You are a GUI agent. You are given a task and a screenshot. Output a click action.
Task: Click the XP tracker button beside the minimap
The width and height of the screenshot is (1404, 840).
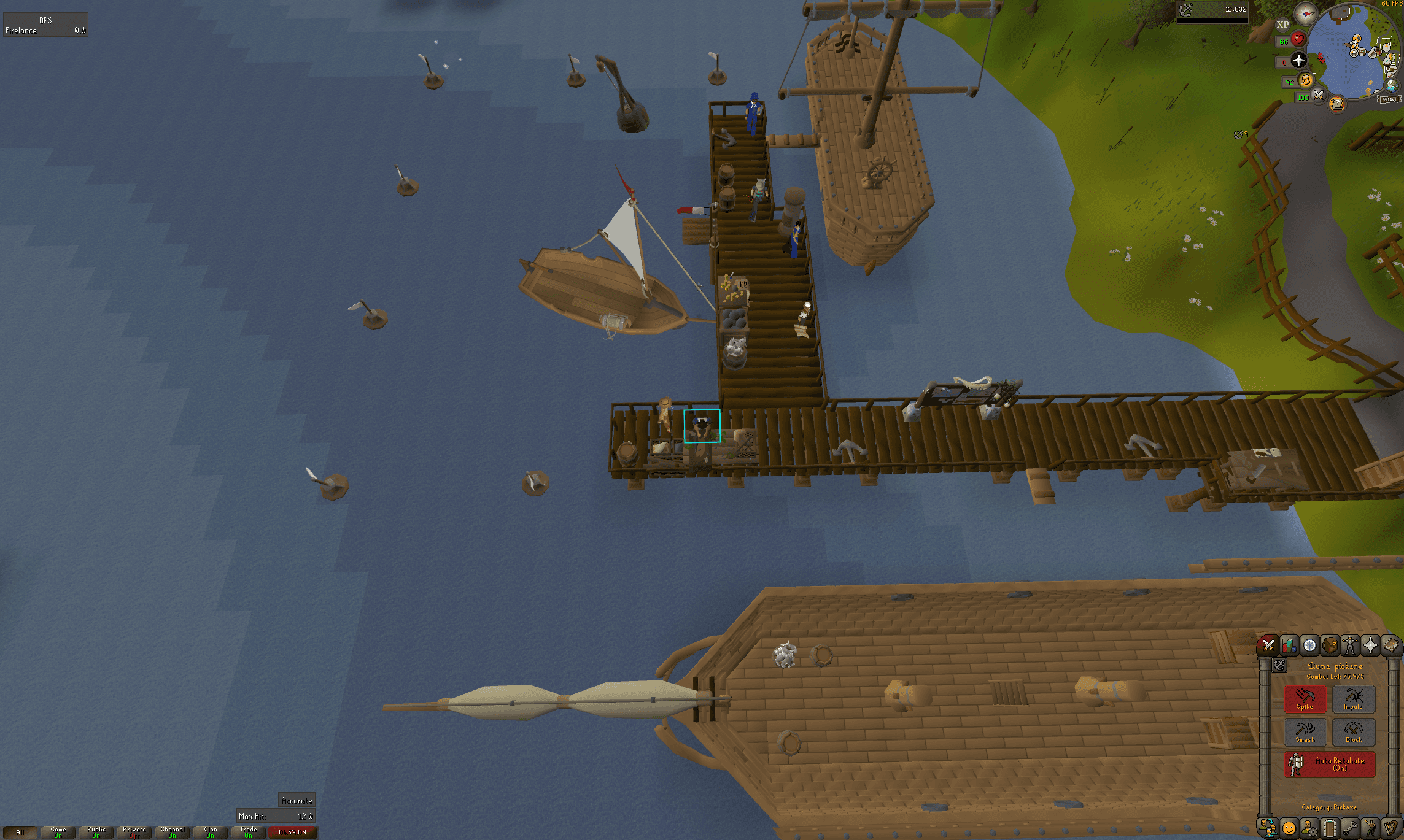point(1283,25)
